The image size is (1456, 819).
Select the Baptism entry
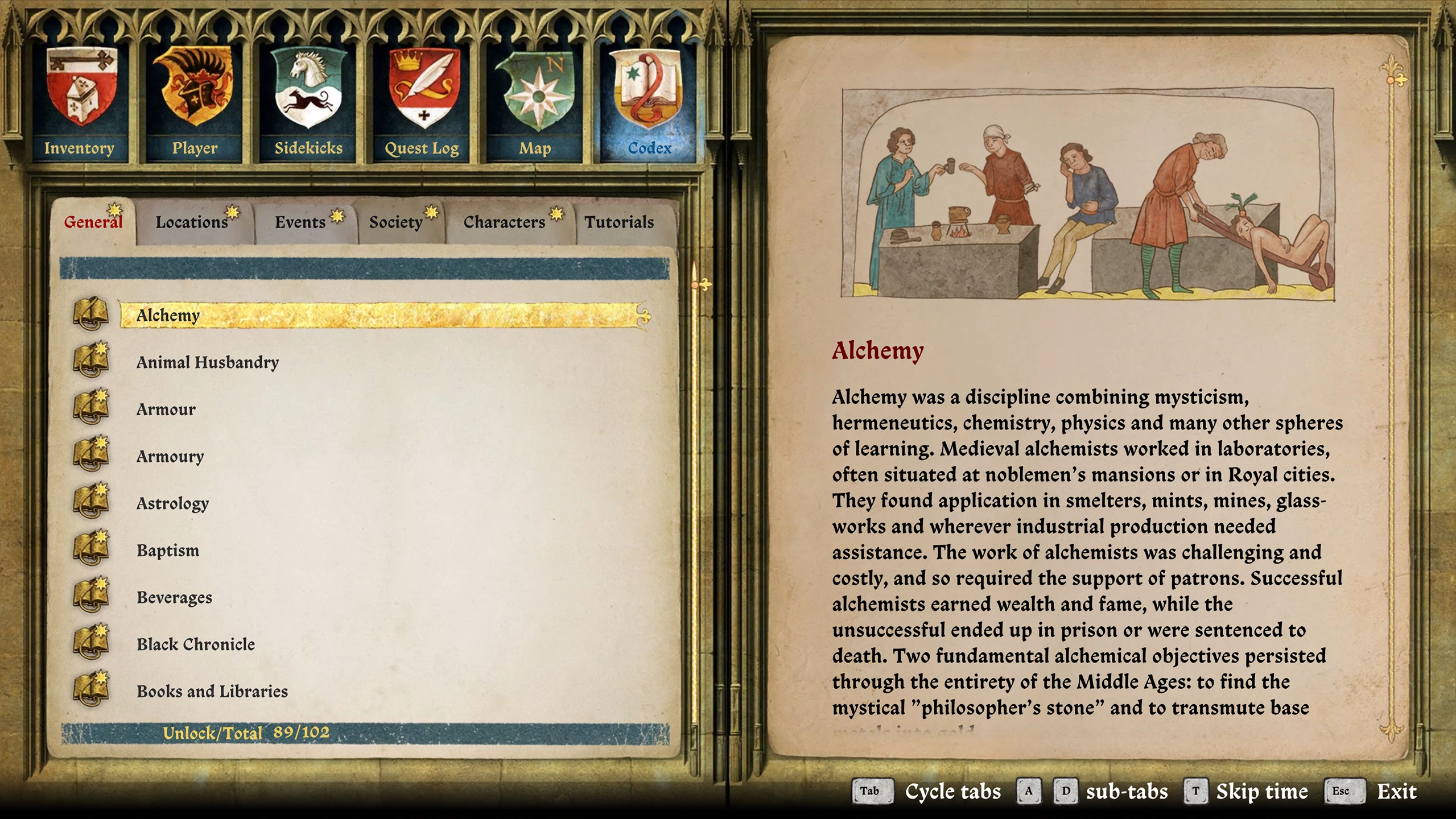coord(168,551)
